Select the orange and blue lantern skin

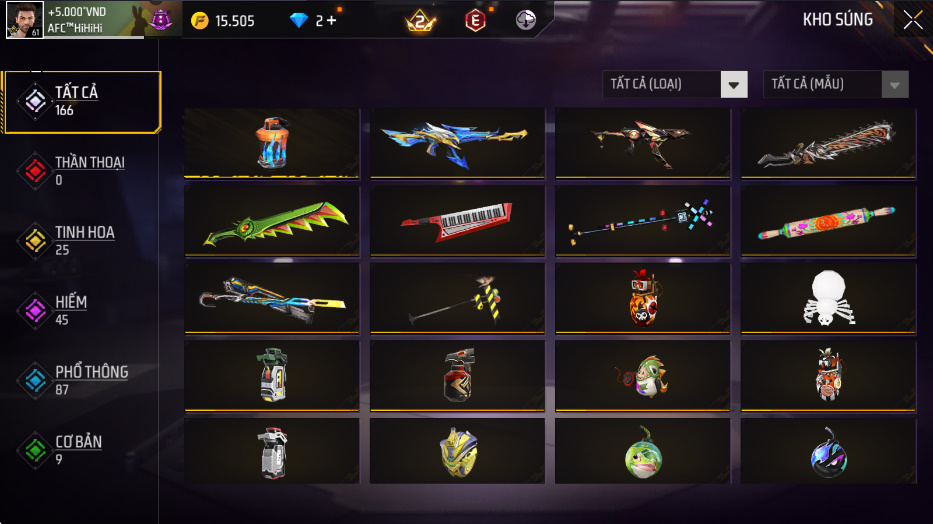pyautogui.click(x=272, y=143)
